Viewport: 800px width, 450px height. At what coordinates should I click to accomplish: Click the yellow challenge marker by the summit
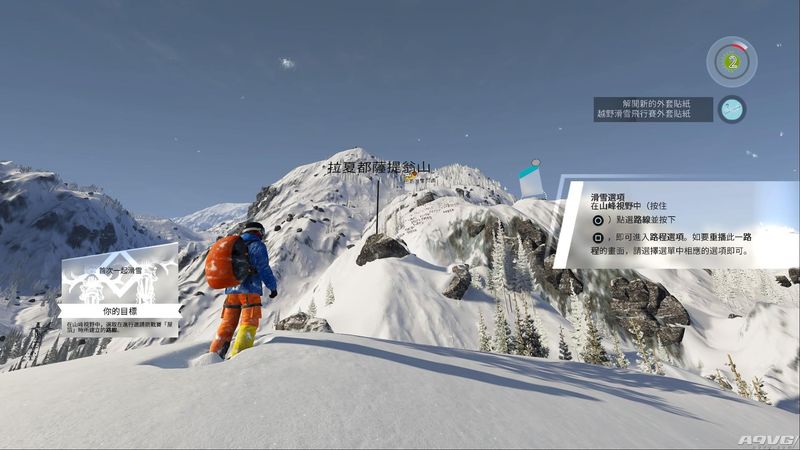coord(411,176)
